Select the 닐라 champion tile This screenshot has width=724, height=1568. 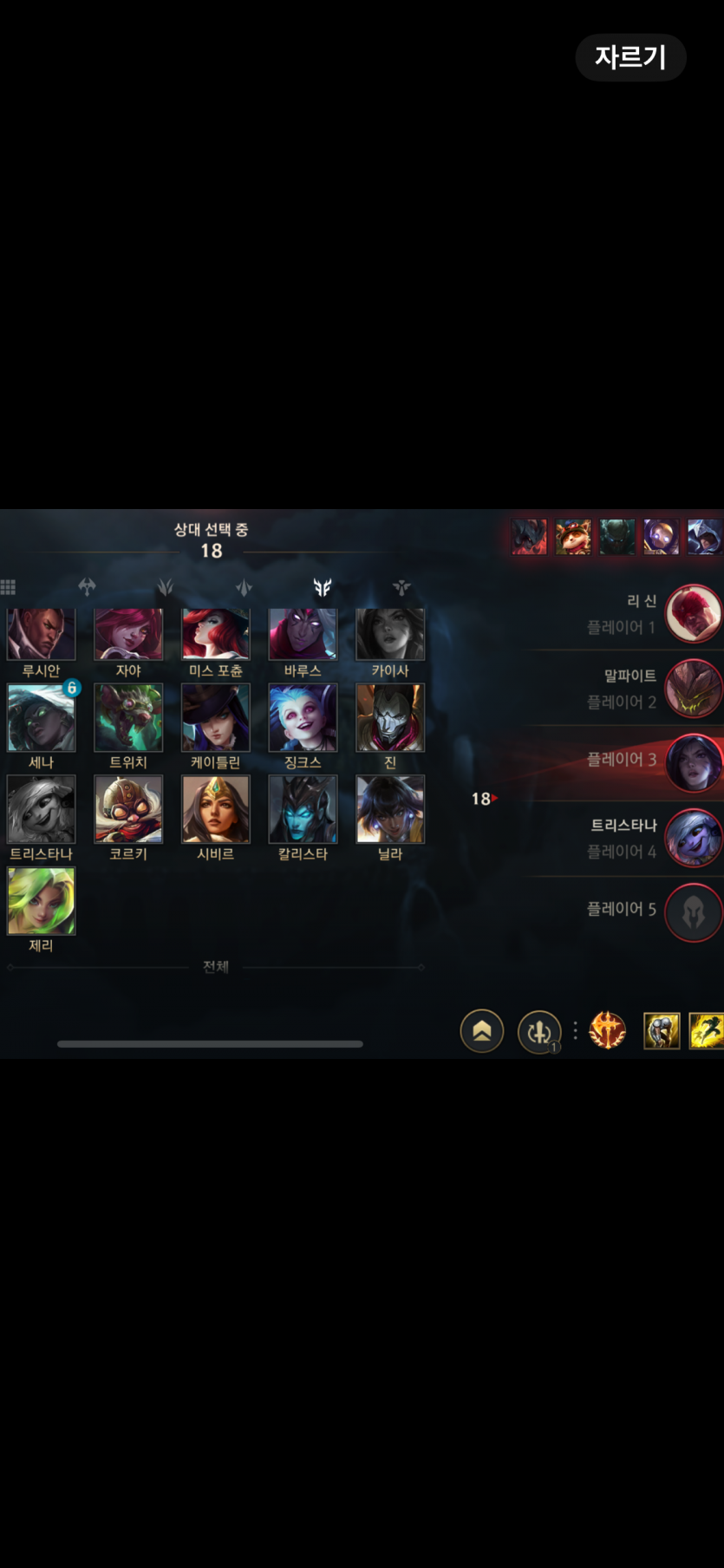[390, 809]
